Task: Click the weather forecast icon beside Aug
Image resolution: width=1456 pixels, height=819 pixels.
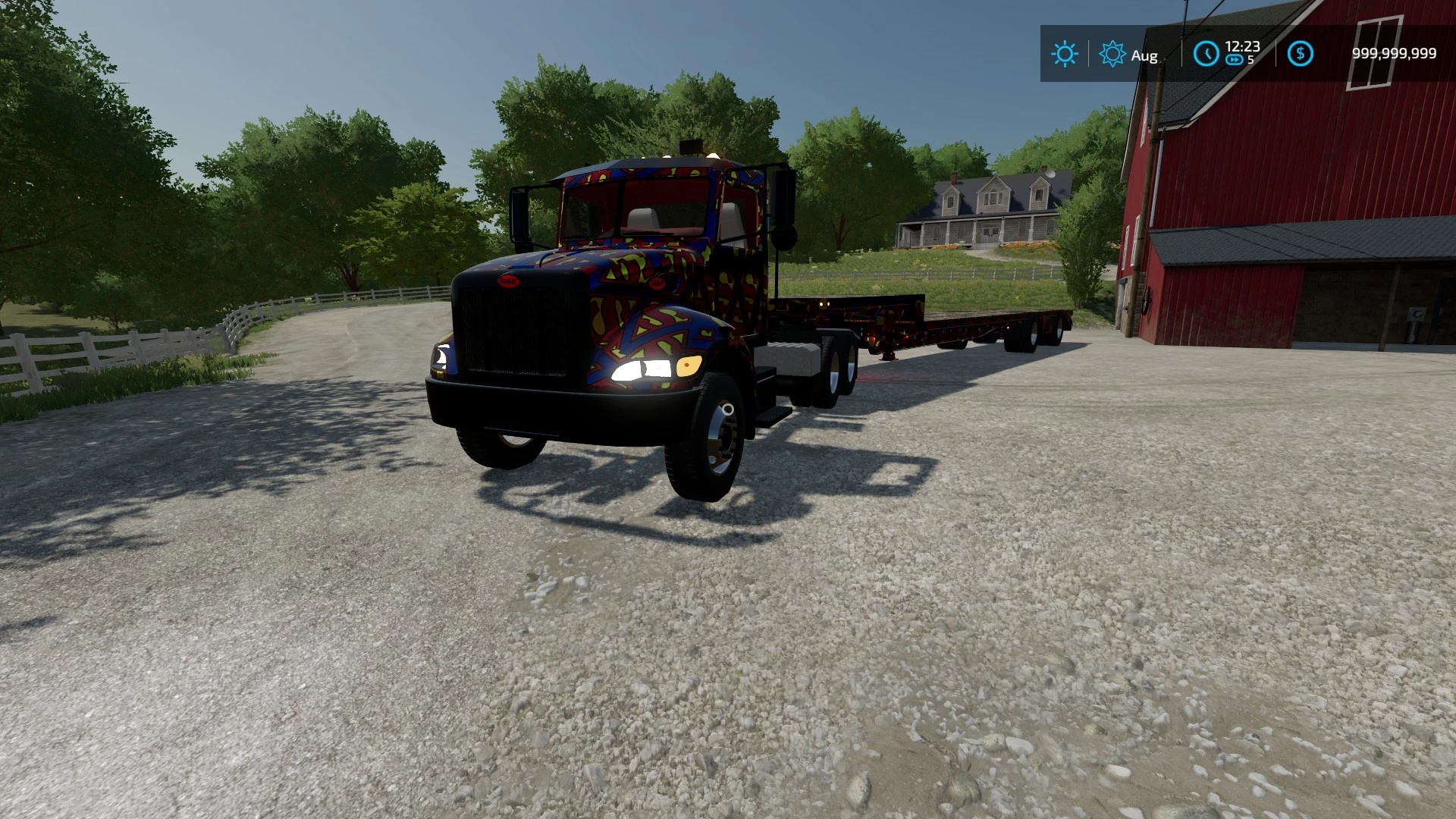Action: tap(1112, 53)
